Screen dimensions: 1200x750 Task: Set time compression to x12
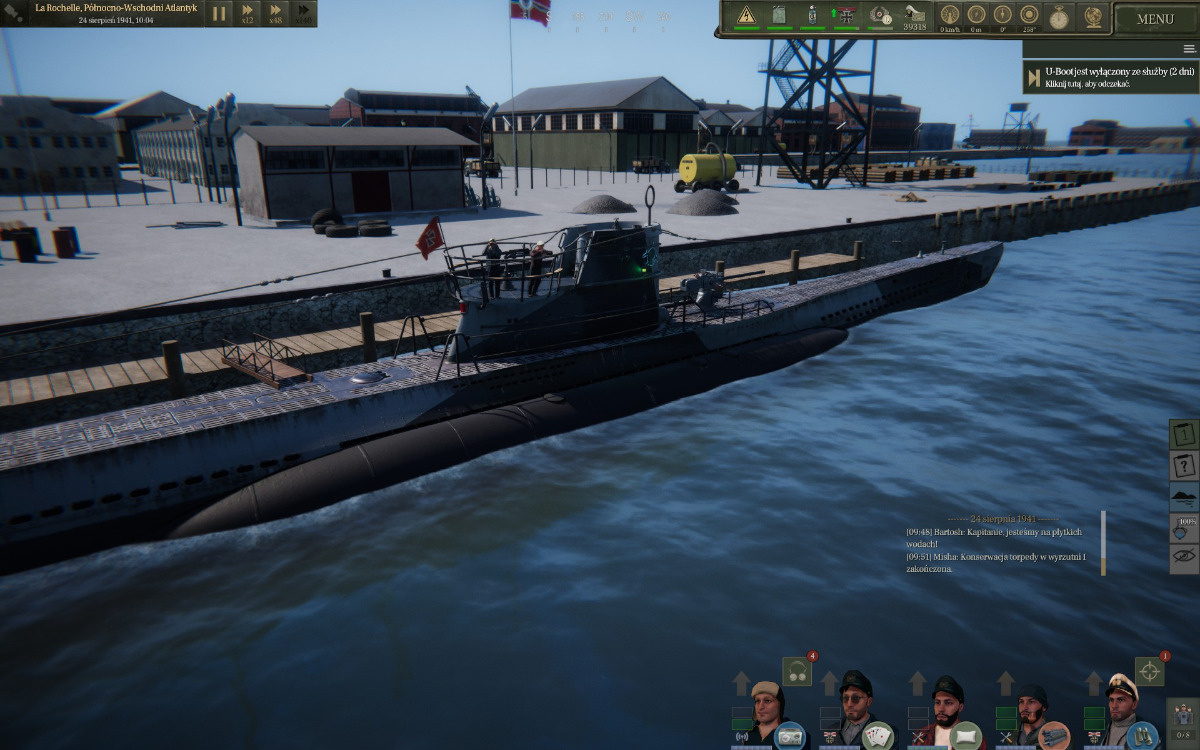point(247,14)
